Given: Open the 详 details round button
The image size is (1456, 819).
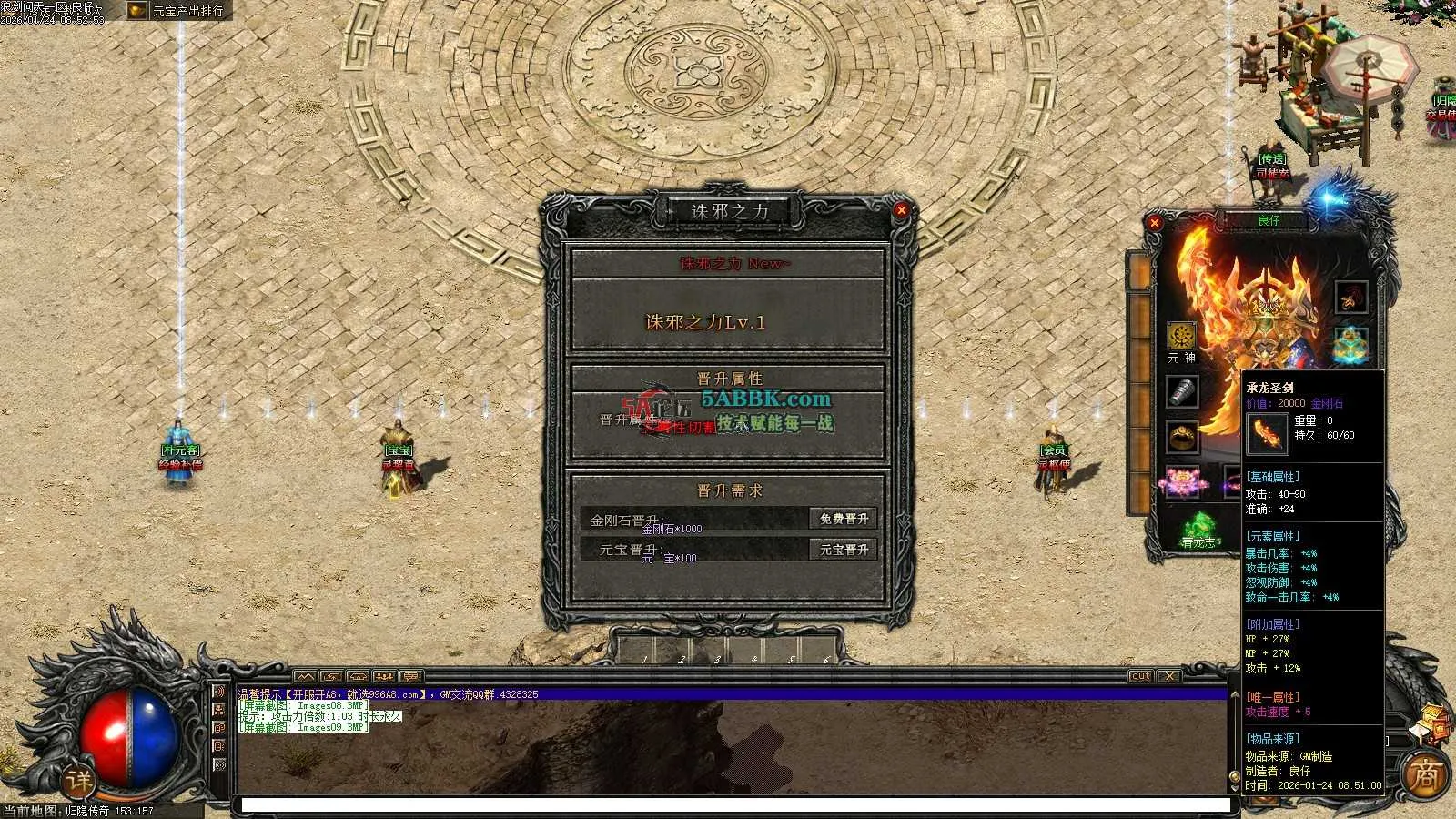Looking at the screenshot, I should pos(79,781).
